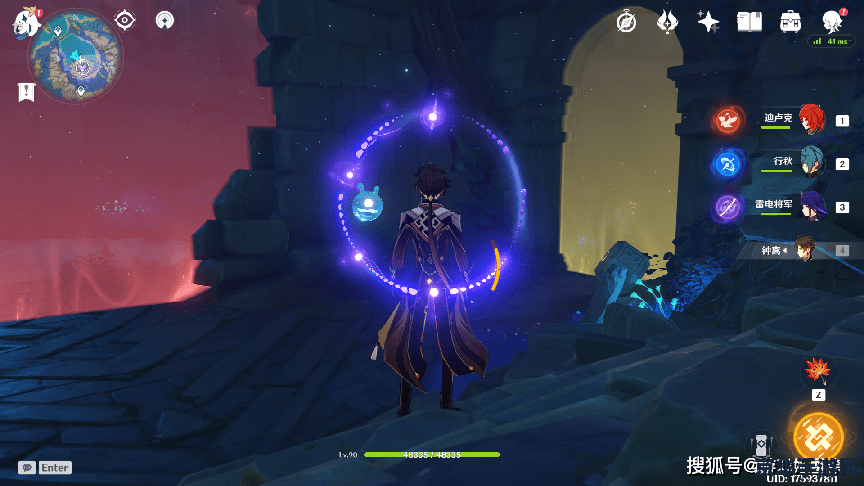Open the backpack inventory

790,21
